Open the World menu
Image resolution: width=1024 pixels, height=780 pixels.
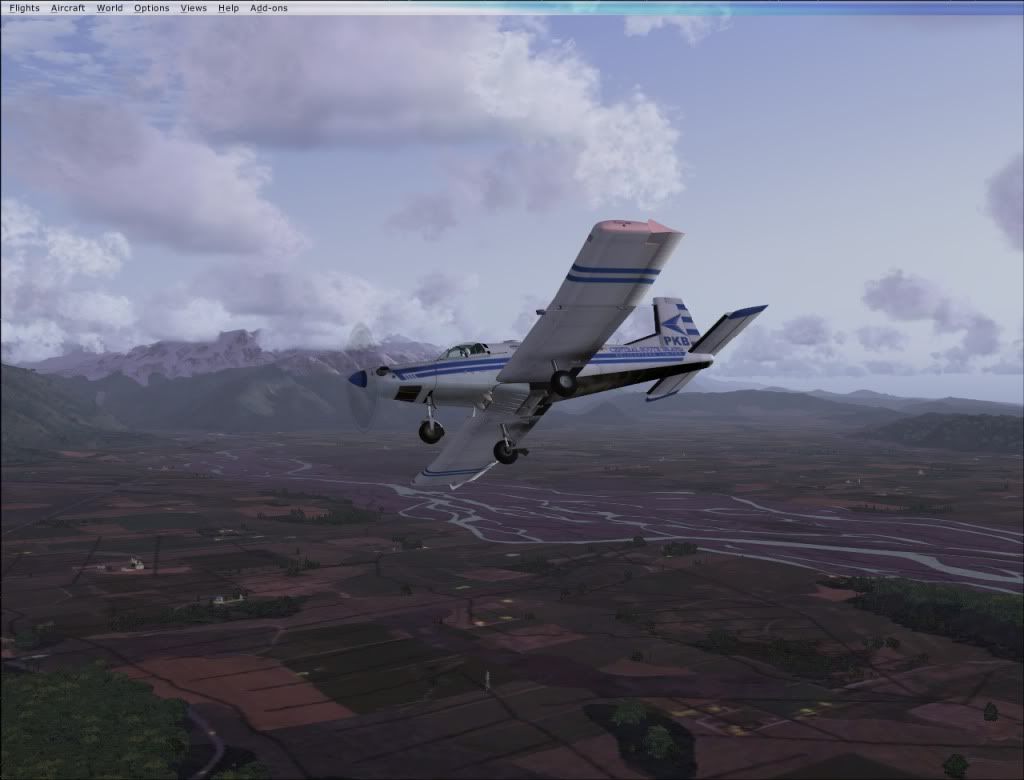(110, 8)
